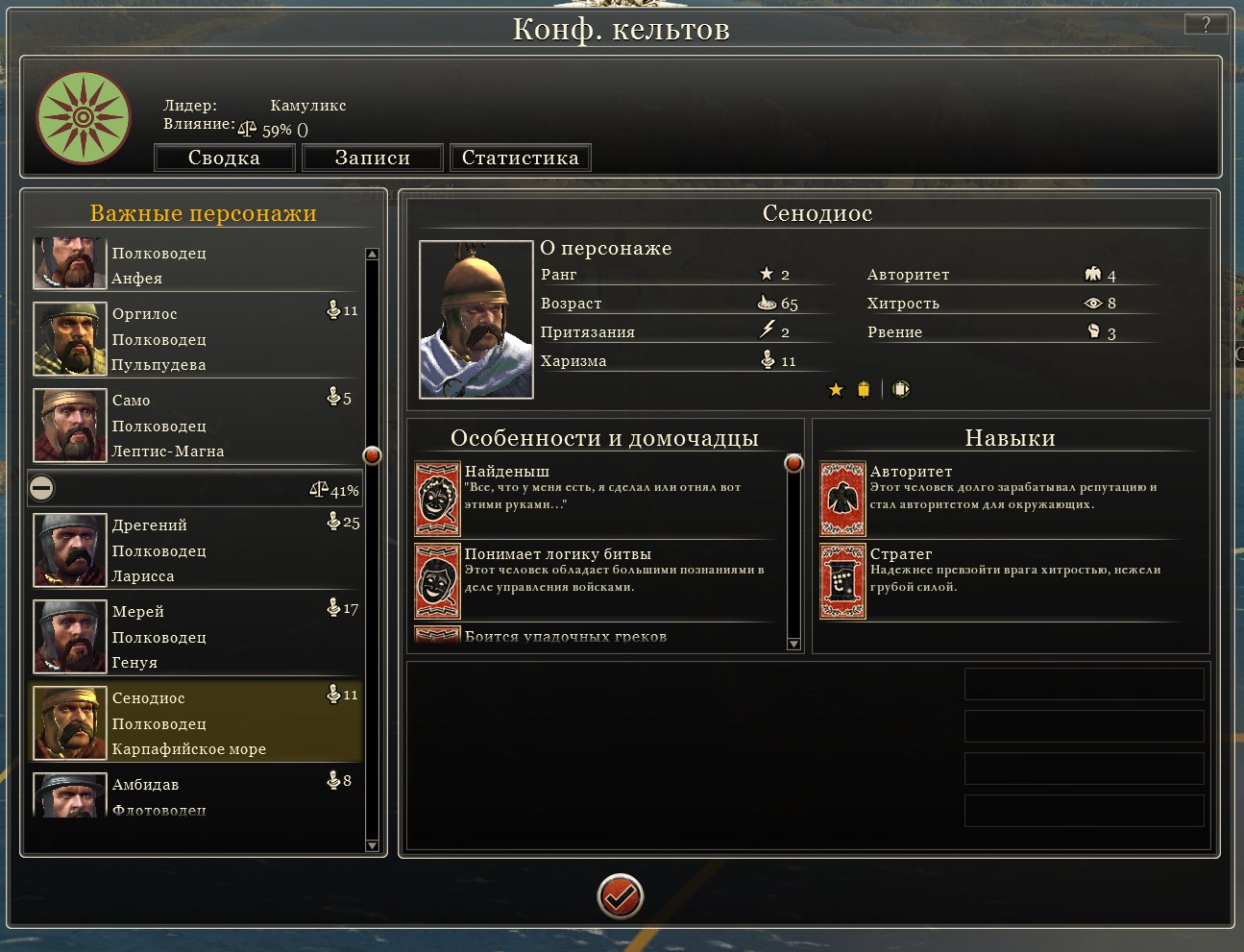The height and width of the screenshot is (952, 1244).
Task: Open the scroll-in-wreath icon beside the bell
Action: (x=901, y=389)
